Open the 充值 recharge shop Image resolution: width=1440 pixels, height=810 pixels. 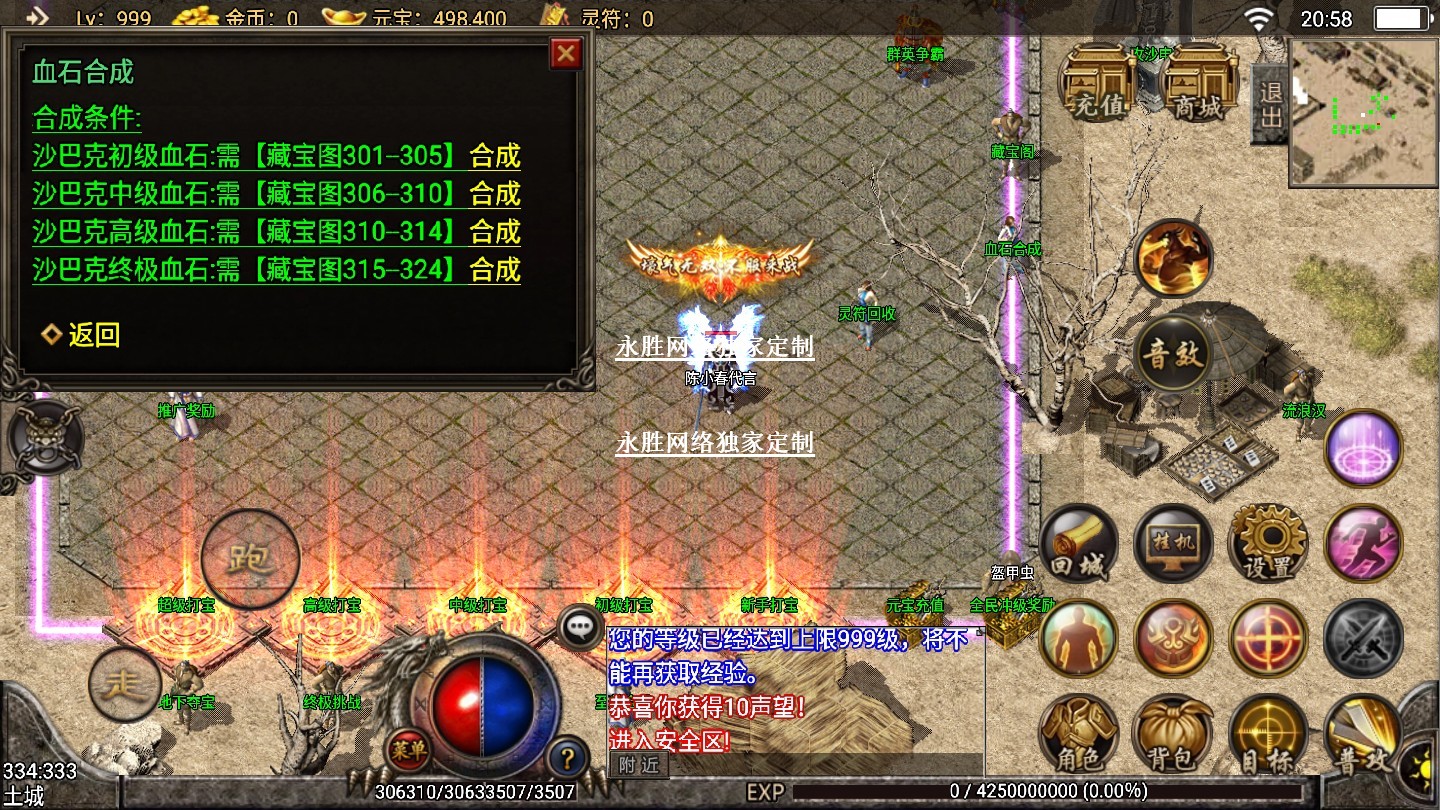1099,83
